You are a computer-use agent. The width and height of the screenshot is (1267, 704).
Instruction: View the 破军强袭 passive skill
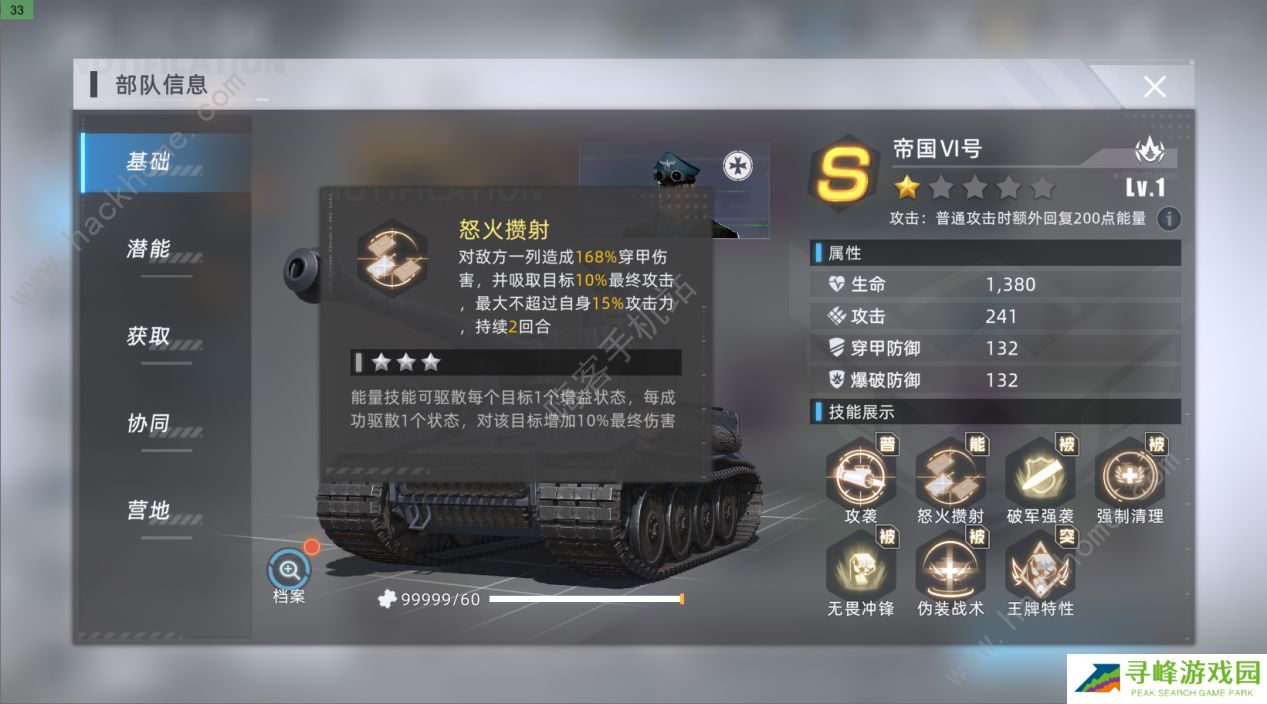[x=1040, y=476]
